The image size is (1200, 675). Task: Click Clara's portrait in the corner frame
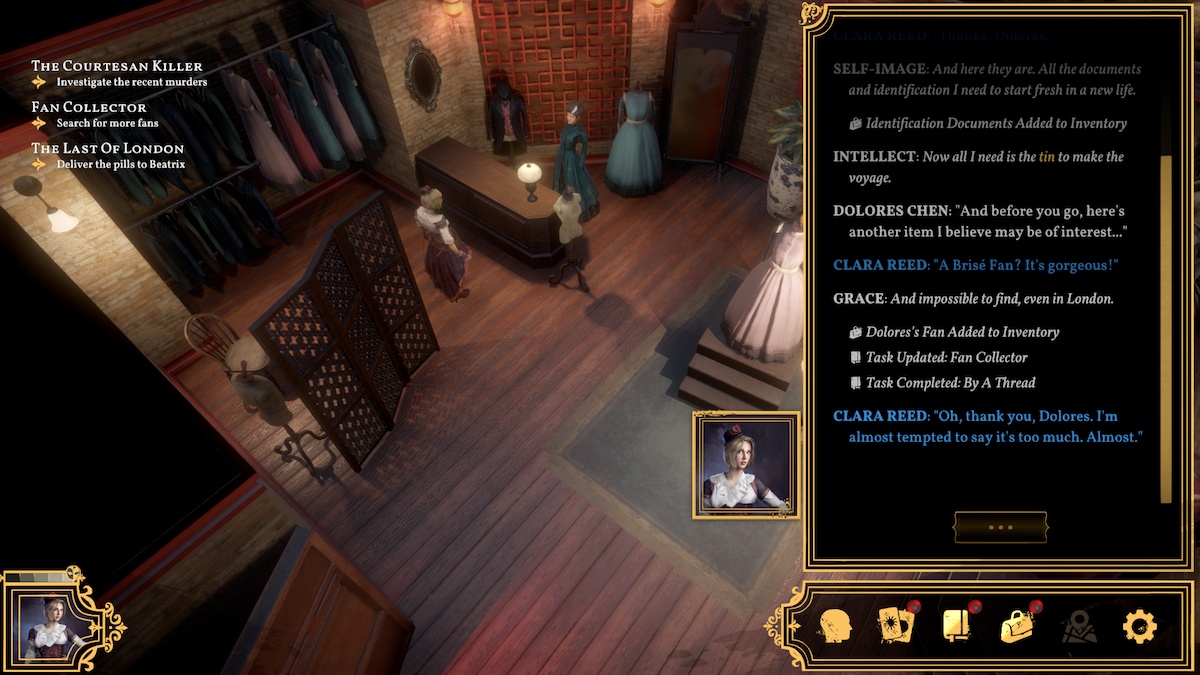pos(50,626)
